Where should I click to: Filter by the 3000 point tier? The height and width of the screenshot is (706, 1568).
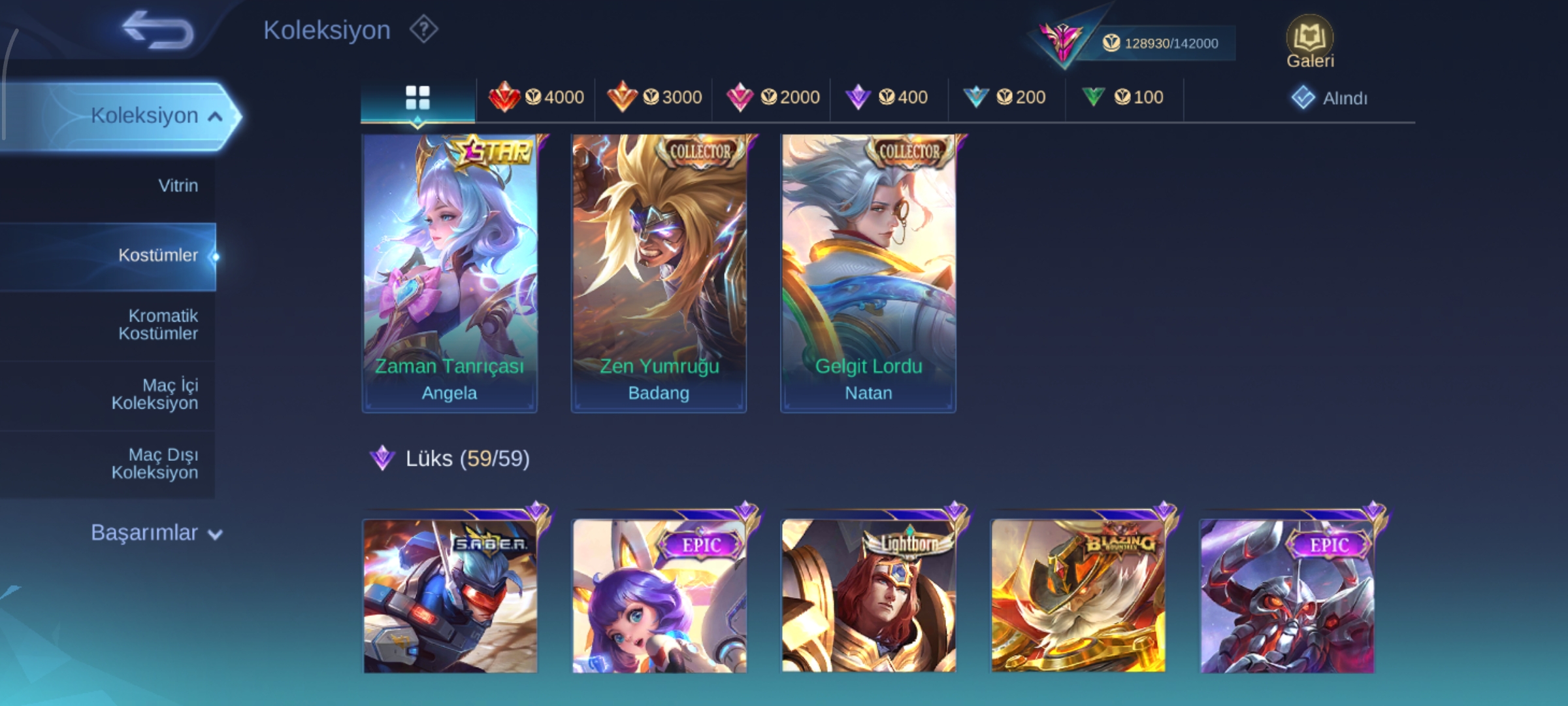click(x=654, y=98)
